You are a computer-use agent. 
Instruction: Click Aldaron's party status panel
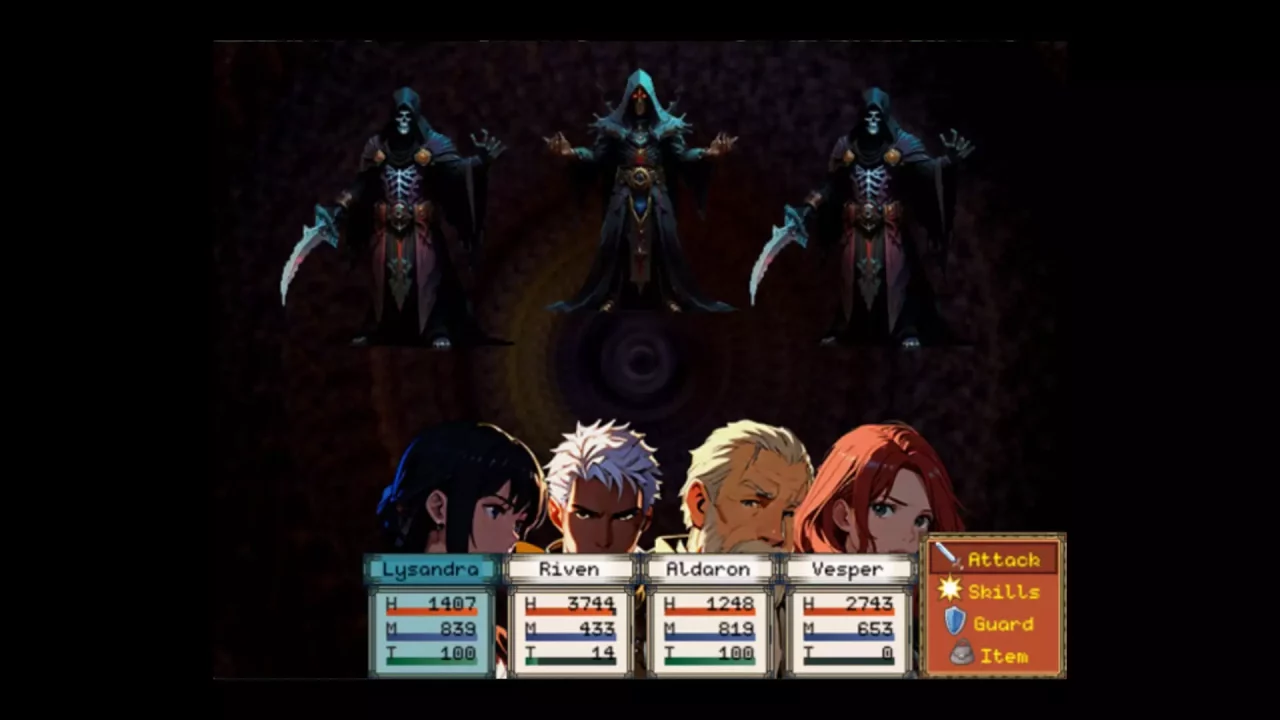(x=709, y=616)
